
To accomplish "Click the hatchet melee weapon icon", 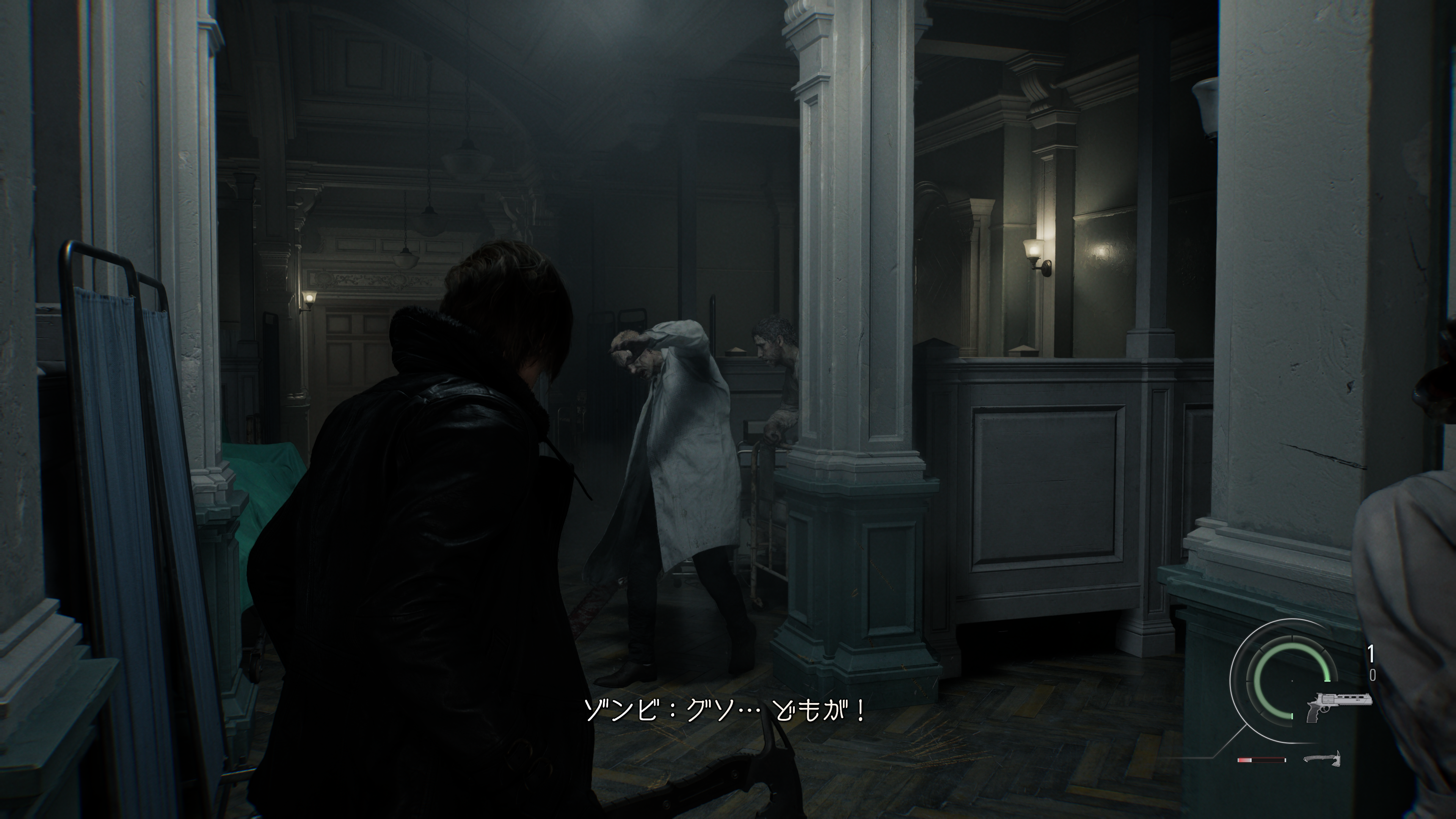I will 1322,758.
